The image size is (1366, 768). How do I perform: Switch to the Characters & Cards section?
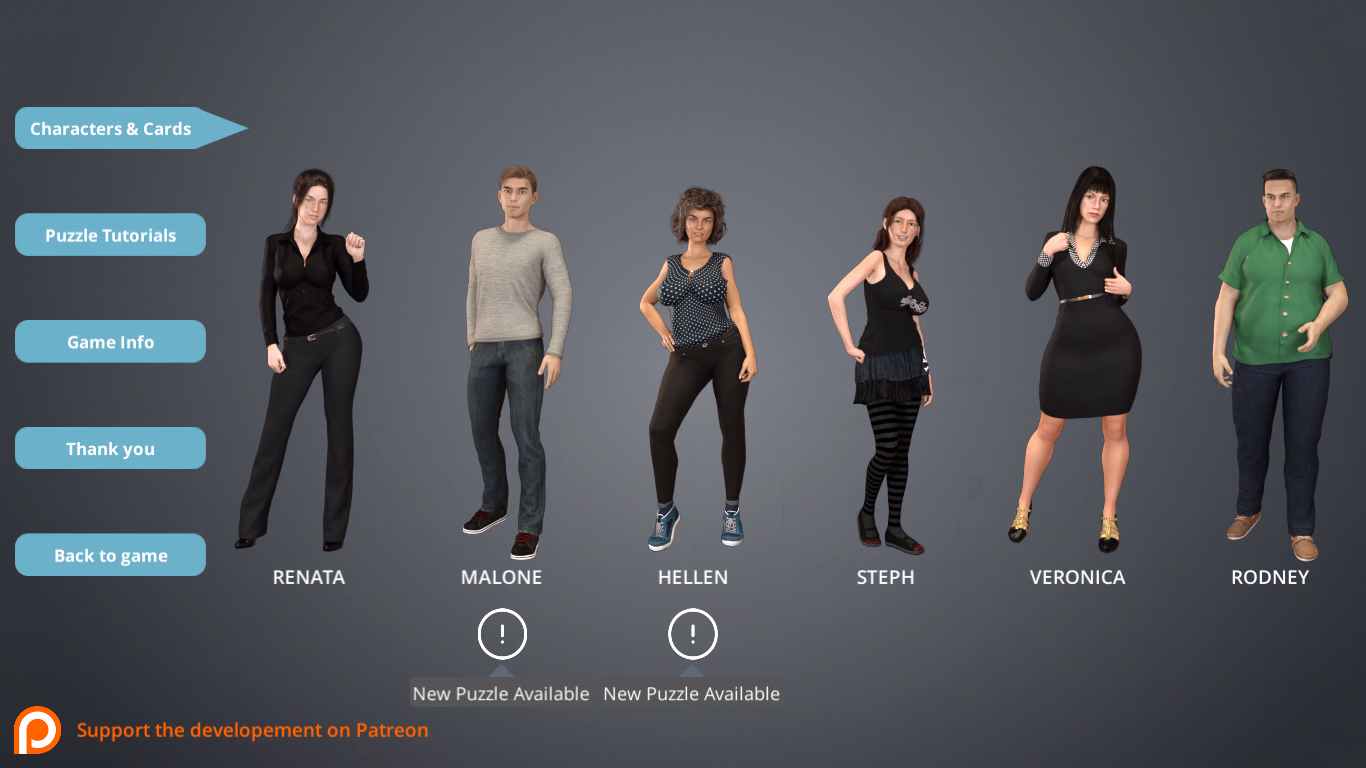click(110, 128)
